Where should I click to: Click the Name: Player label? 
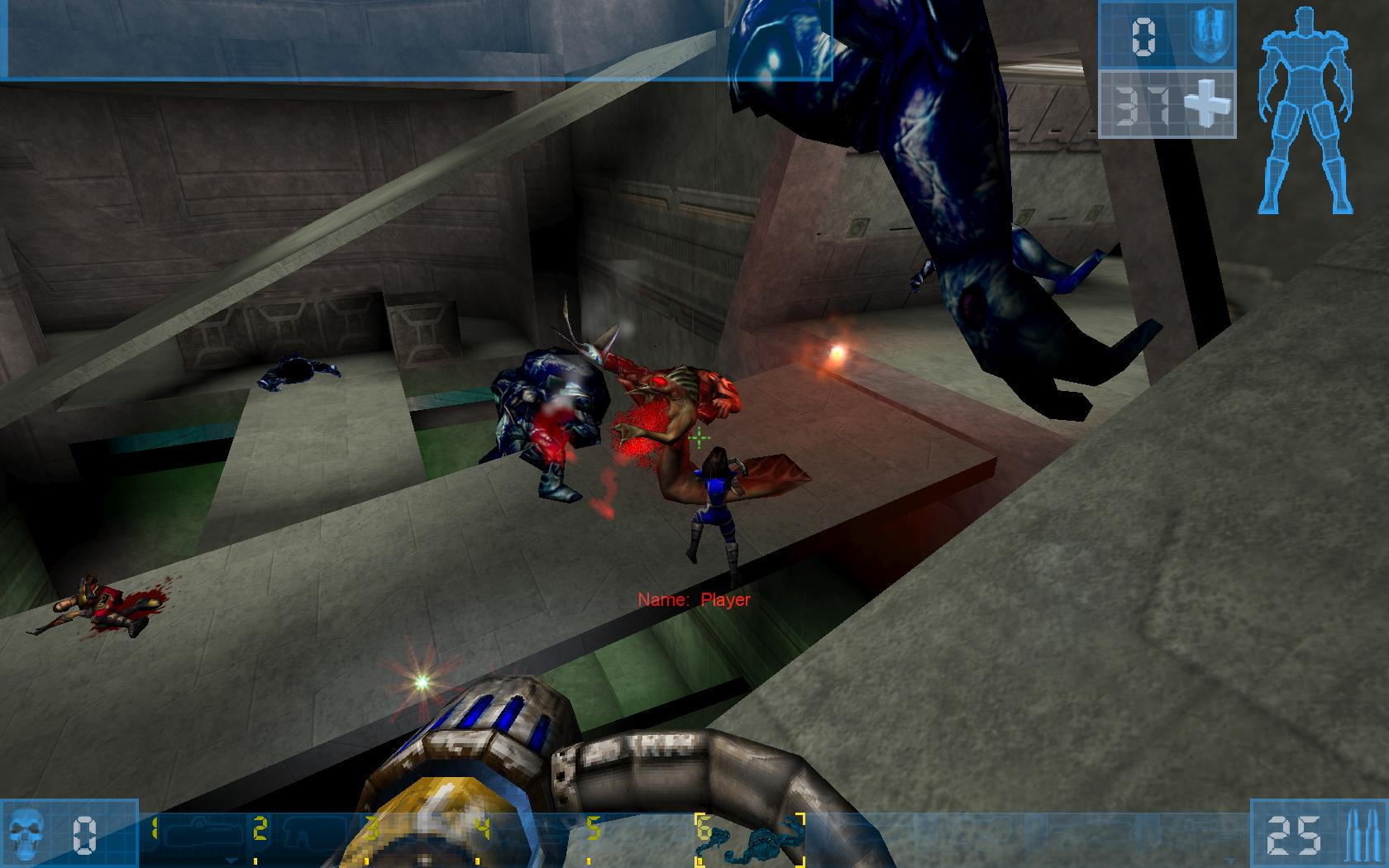694,602
